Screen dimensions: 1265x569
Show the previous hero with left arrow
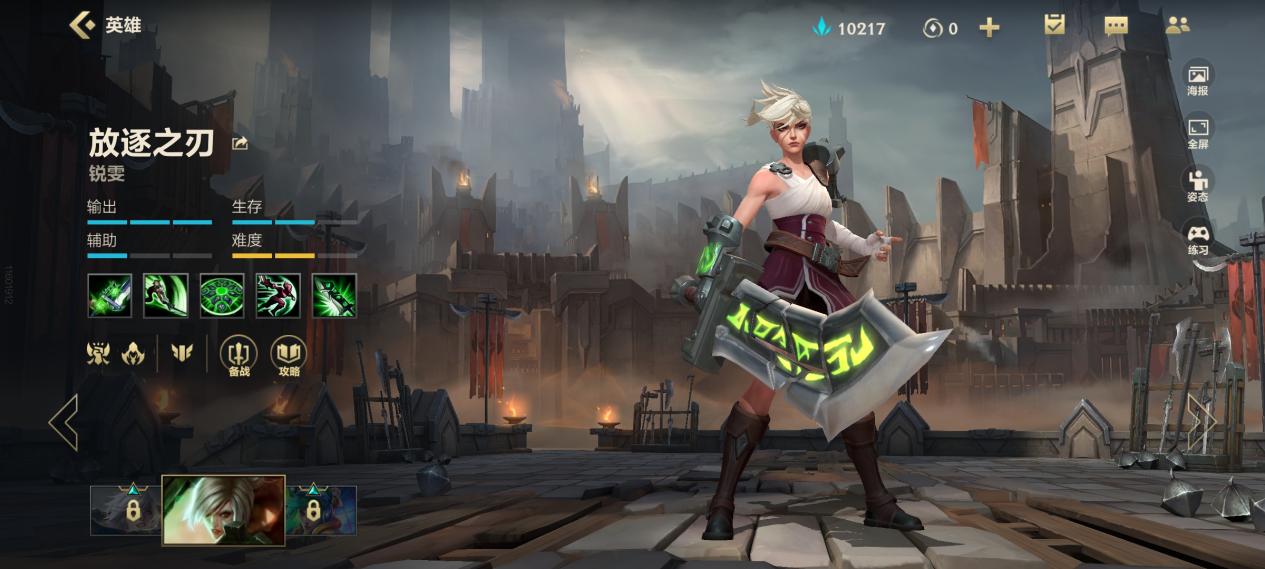tap(63, 422)
